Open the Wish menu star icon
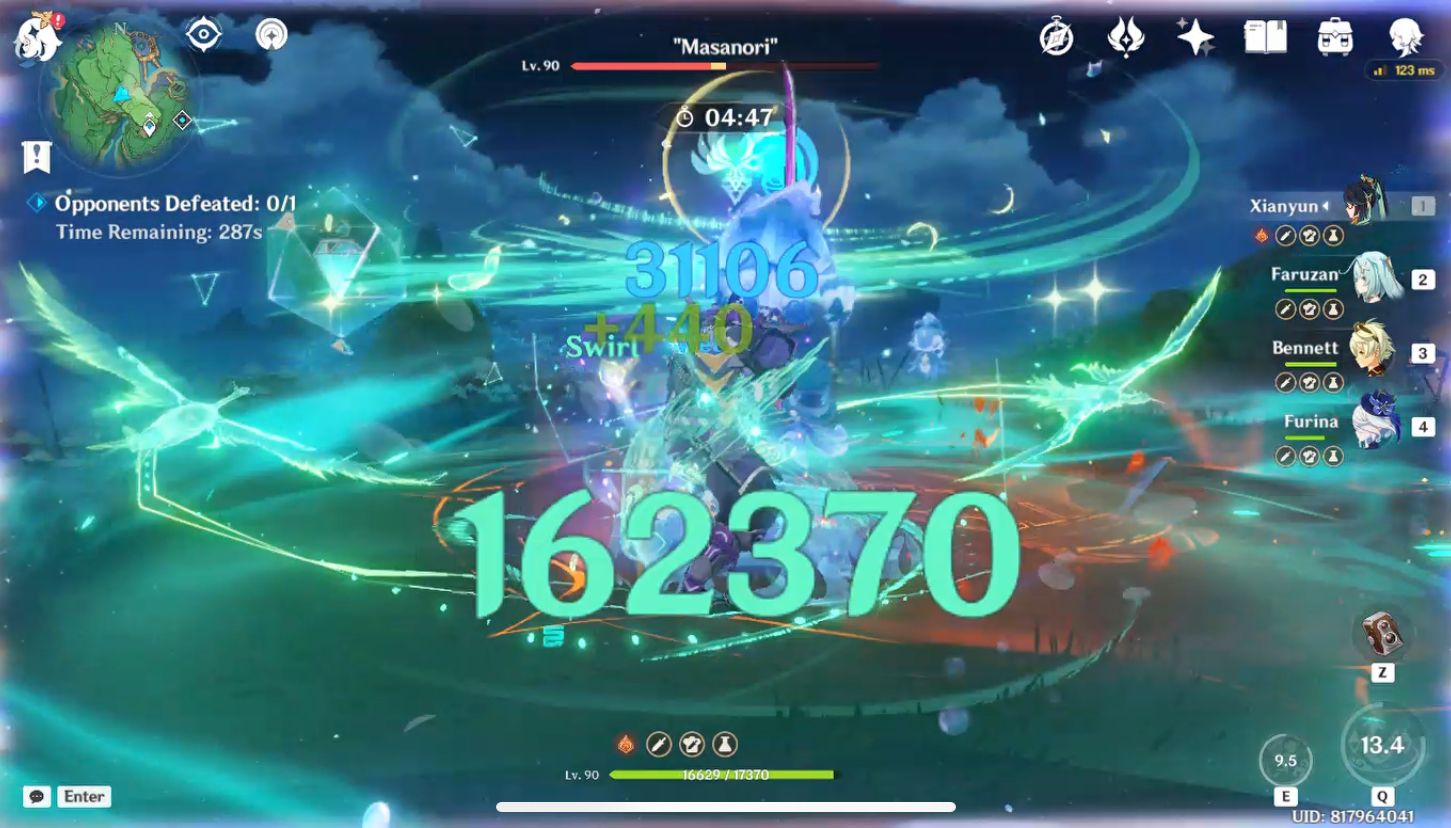Screen dimensions: 1451x828 tap(1196, 40)
